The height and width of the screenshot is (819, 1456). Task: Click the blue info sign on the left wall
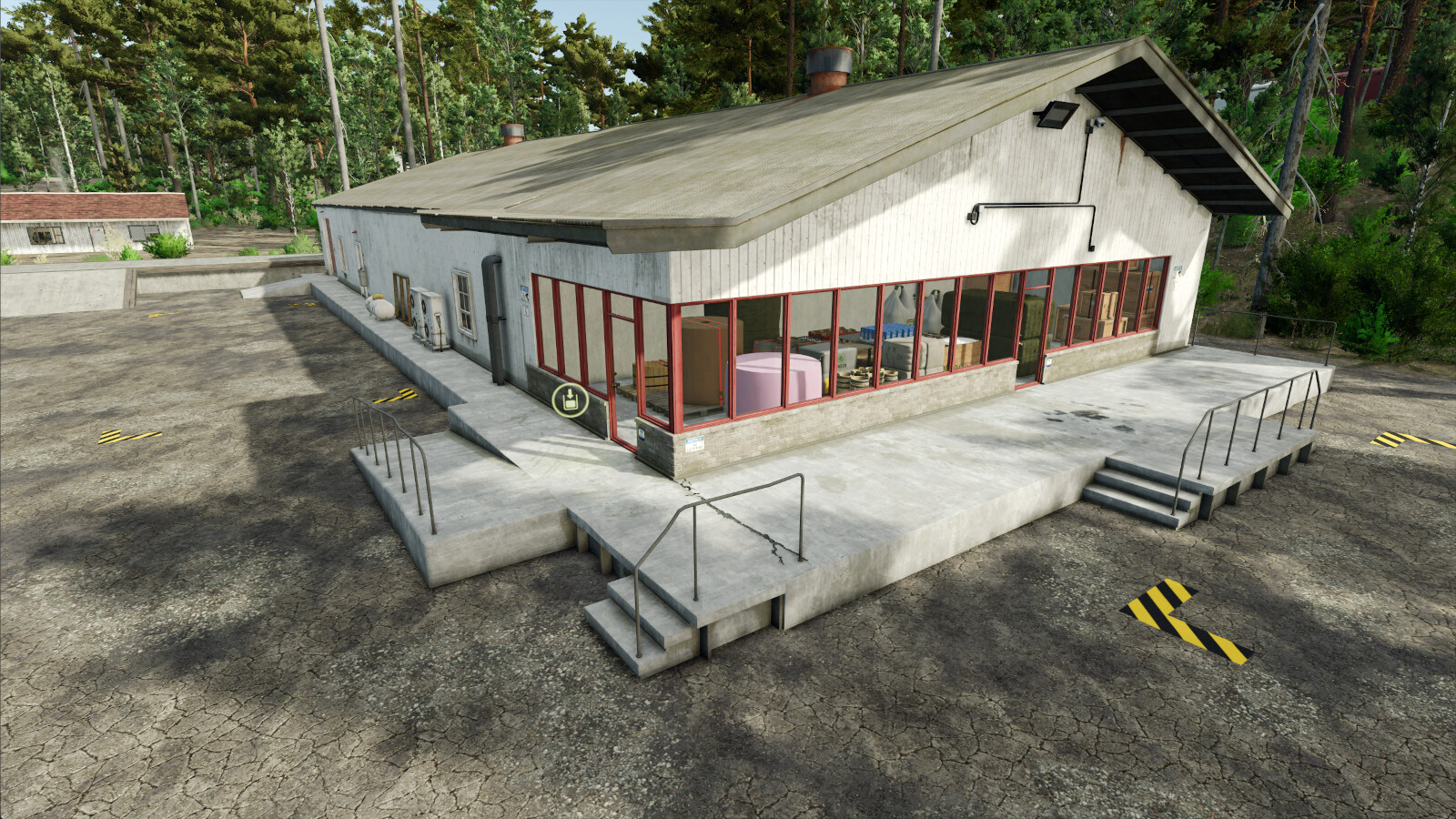[x=523, y=288]
